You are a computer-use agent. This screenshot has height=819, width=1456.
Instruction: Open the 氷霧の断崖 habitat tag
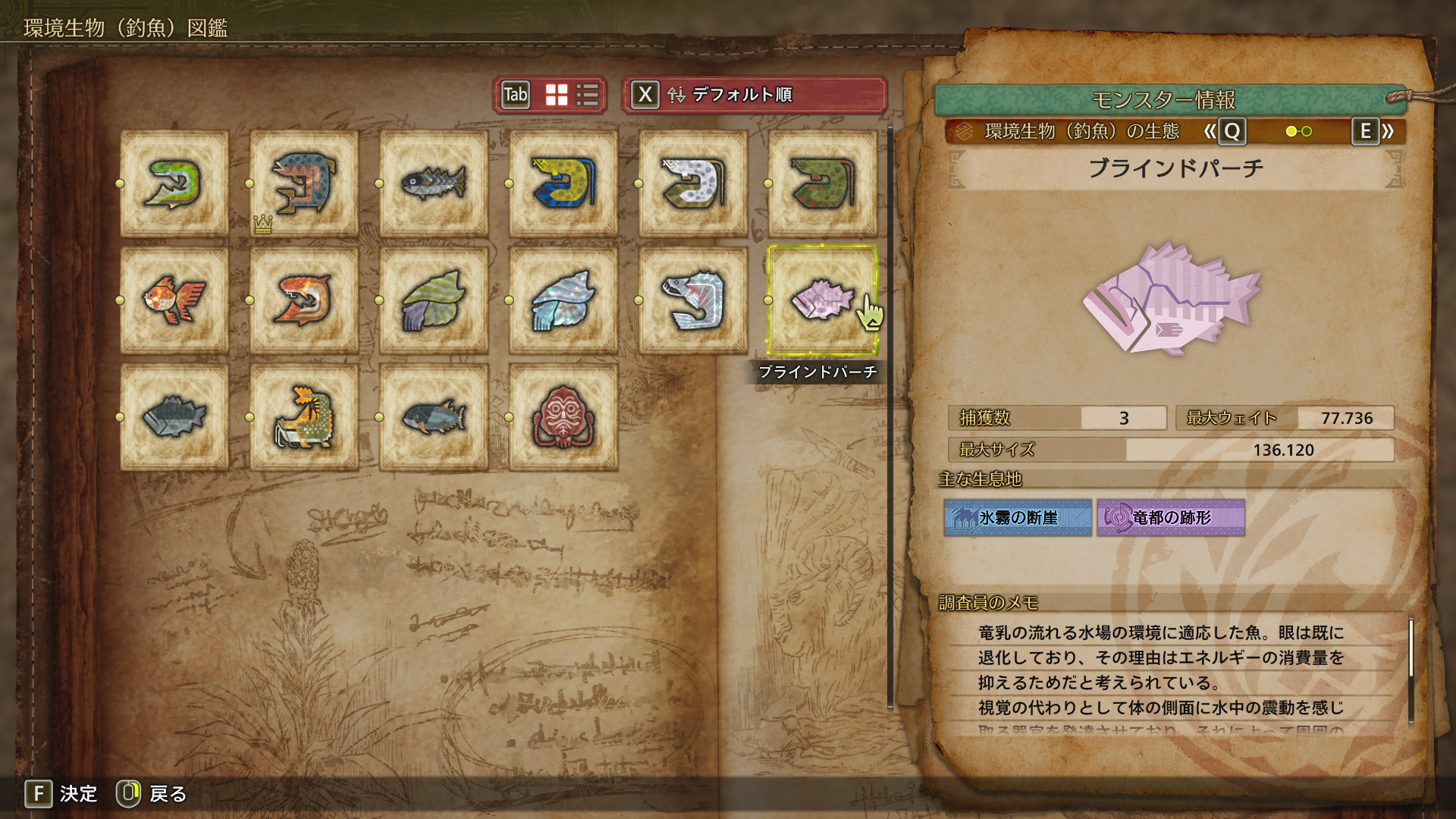(x=1018, y=518)
